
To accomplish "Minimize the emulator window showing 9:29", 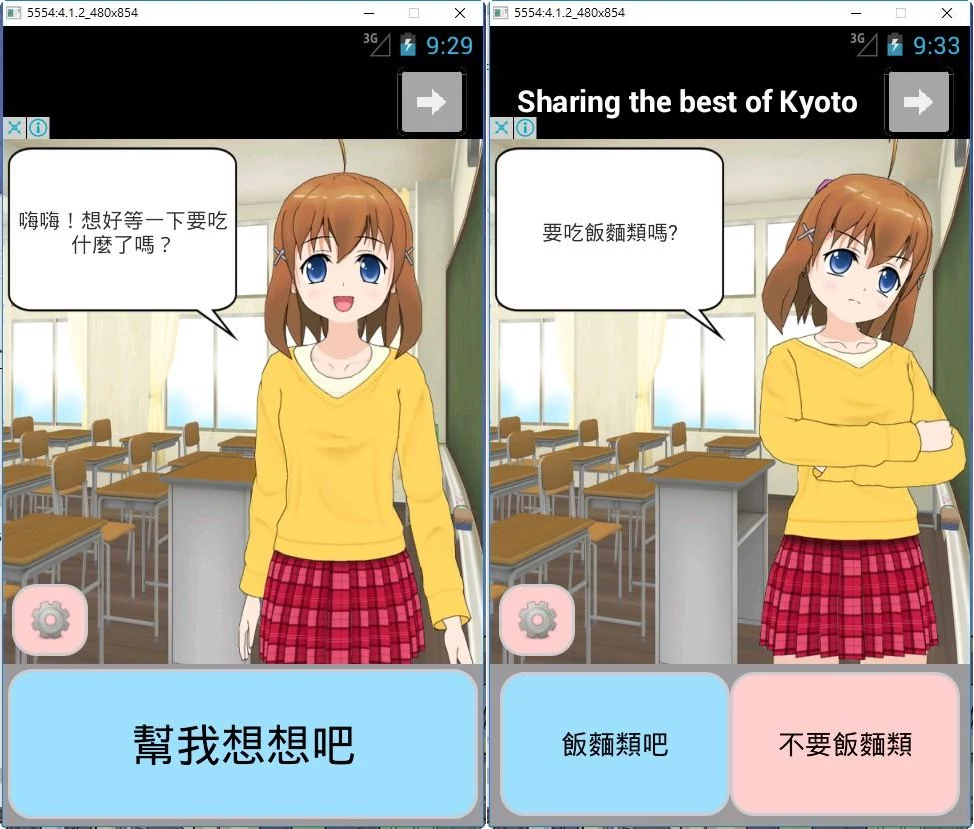I will click(x=369, y=13).
